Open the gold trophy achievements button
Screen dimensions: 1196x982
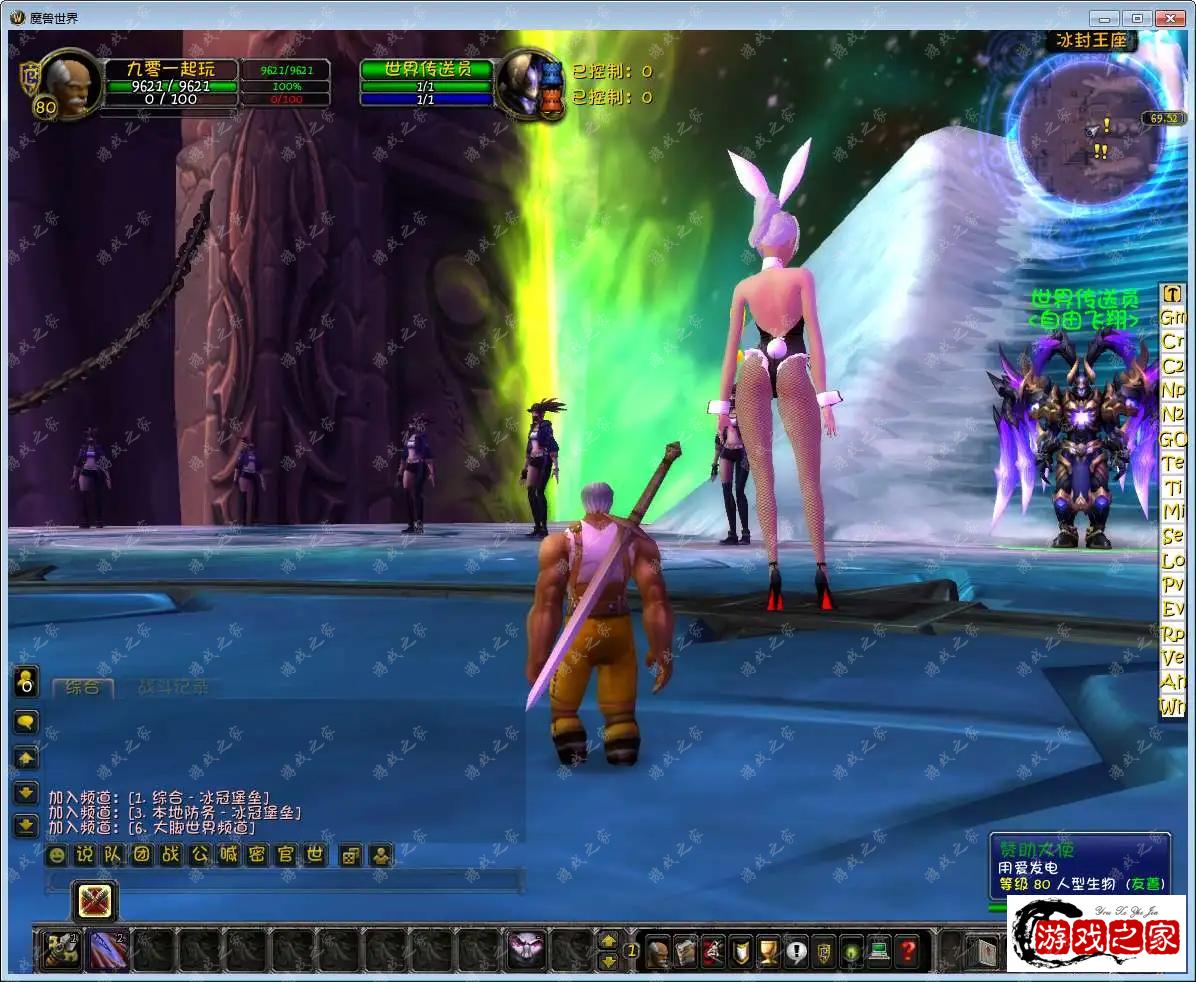click(767, 949)
